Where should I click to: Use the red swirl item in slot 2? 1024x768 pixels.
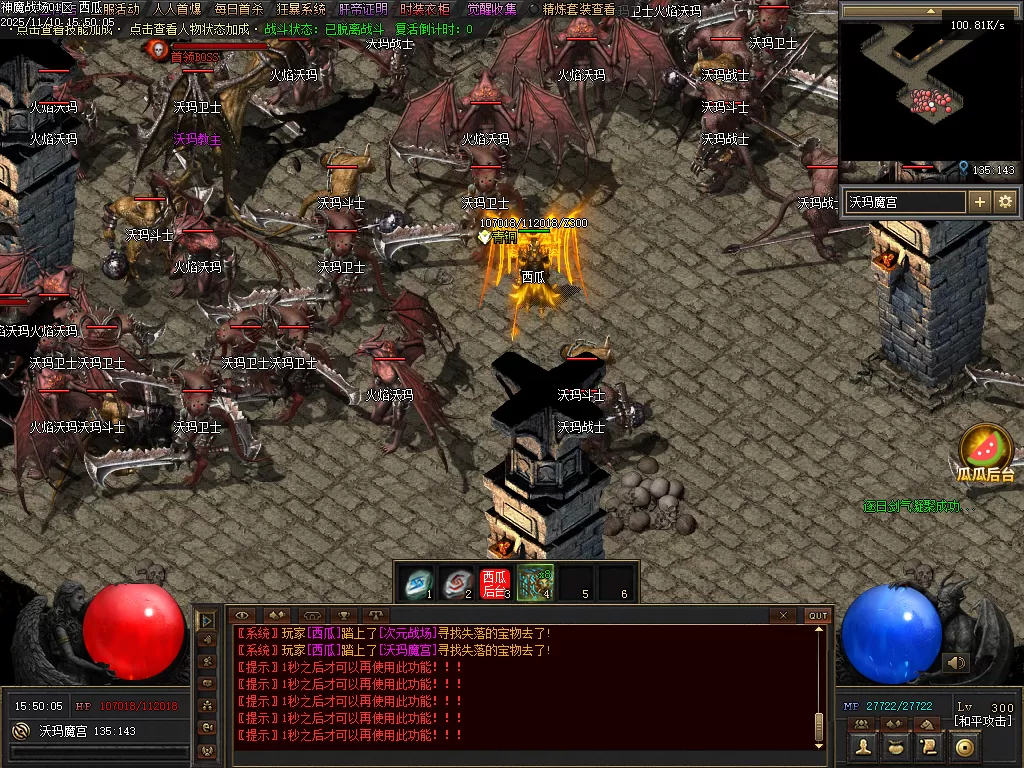point(457,581)
